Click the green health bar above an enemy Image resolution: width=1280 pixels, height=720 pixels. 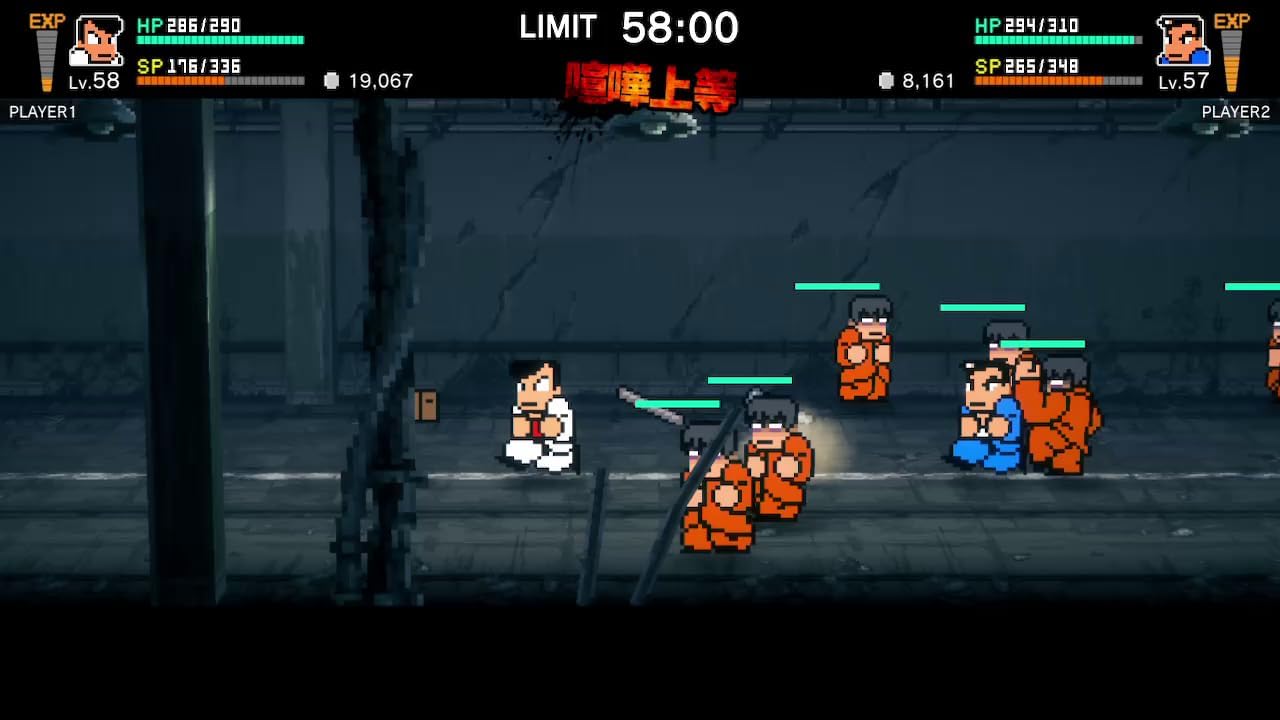(x=837, y=284)
